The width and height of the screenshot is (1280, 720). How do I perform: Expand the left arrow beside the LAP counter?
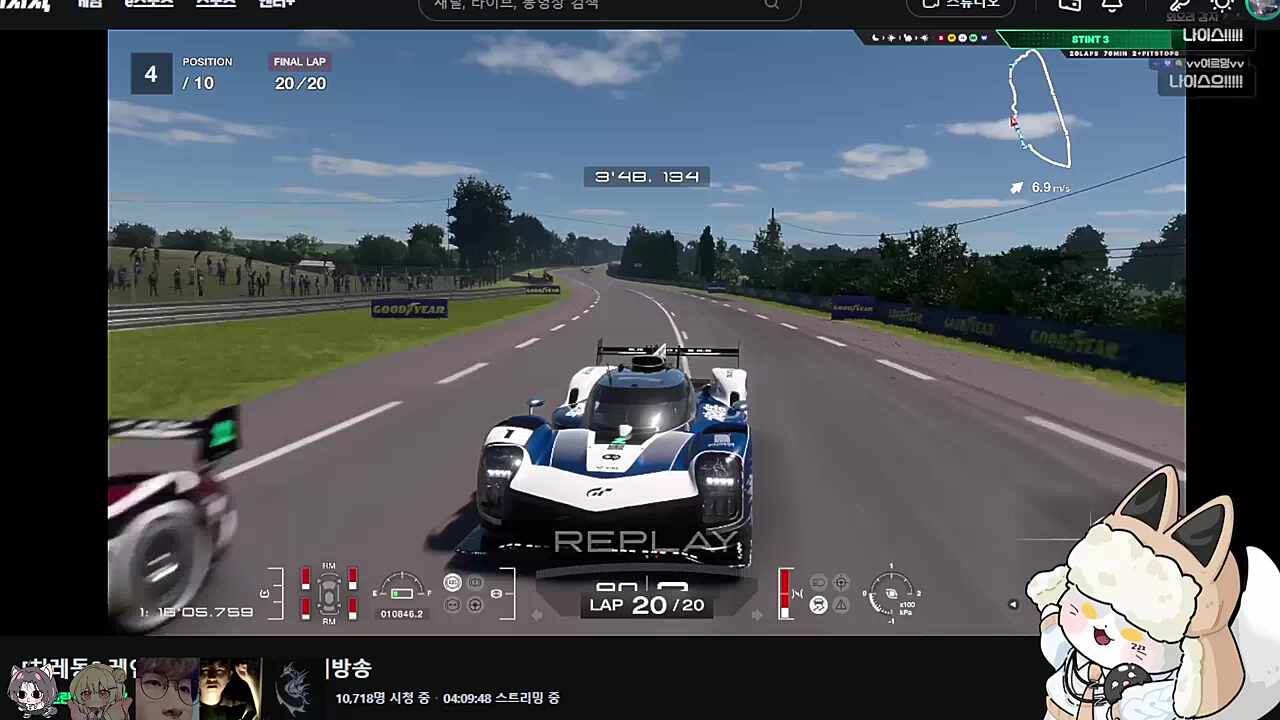[x=537, y=615]
